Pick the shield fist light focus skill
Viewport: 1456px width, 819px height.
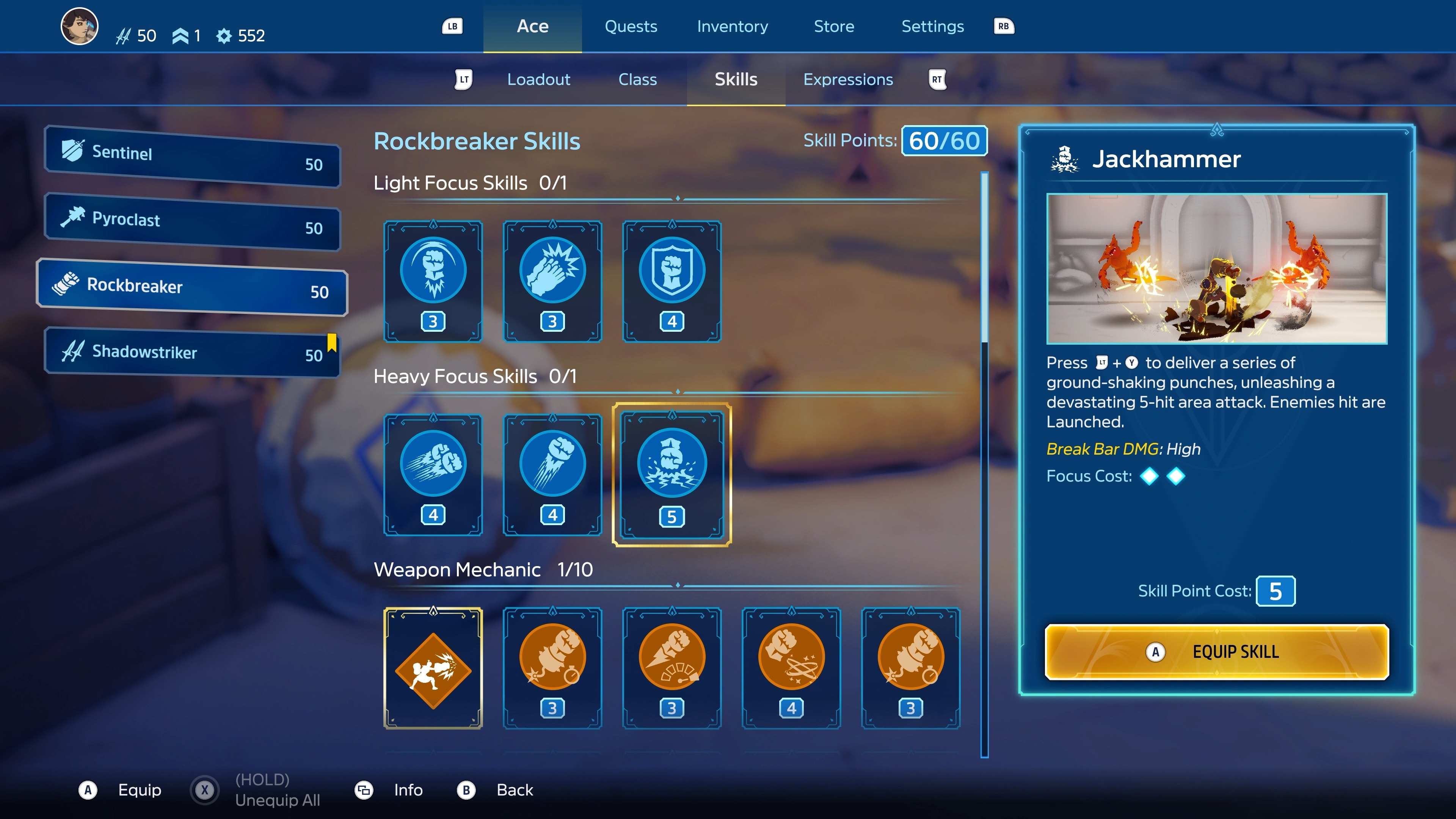(x=672, y=281)
